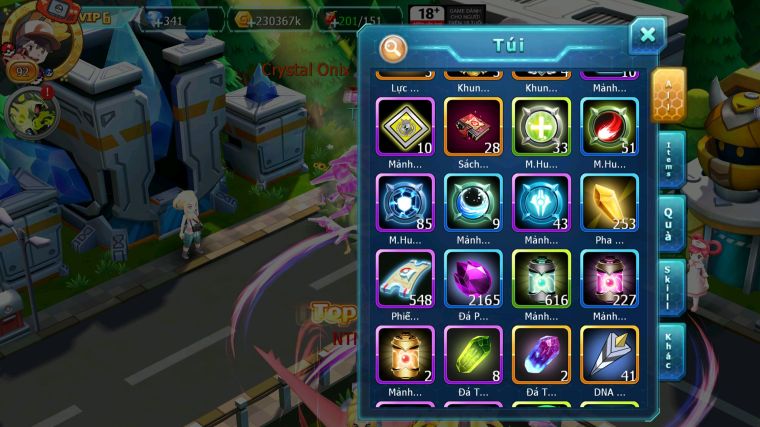Close the Túi bag window
The width and height of the screenshot is (760, 427).
647,36
